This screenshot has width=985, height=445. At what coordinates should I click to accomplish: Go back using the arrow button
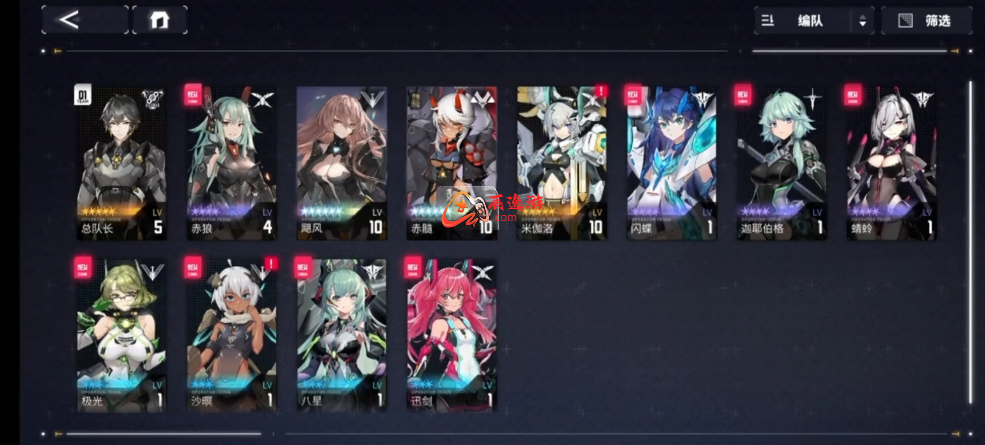(x=84, y=20)
